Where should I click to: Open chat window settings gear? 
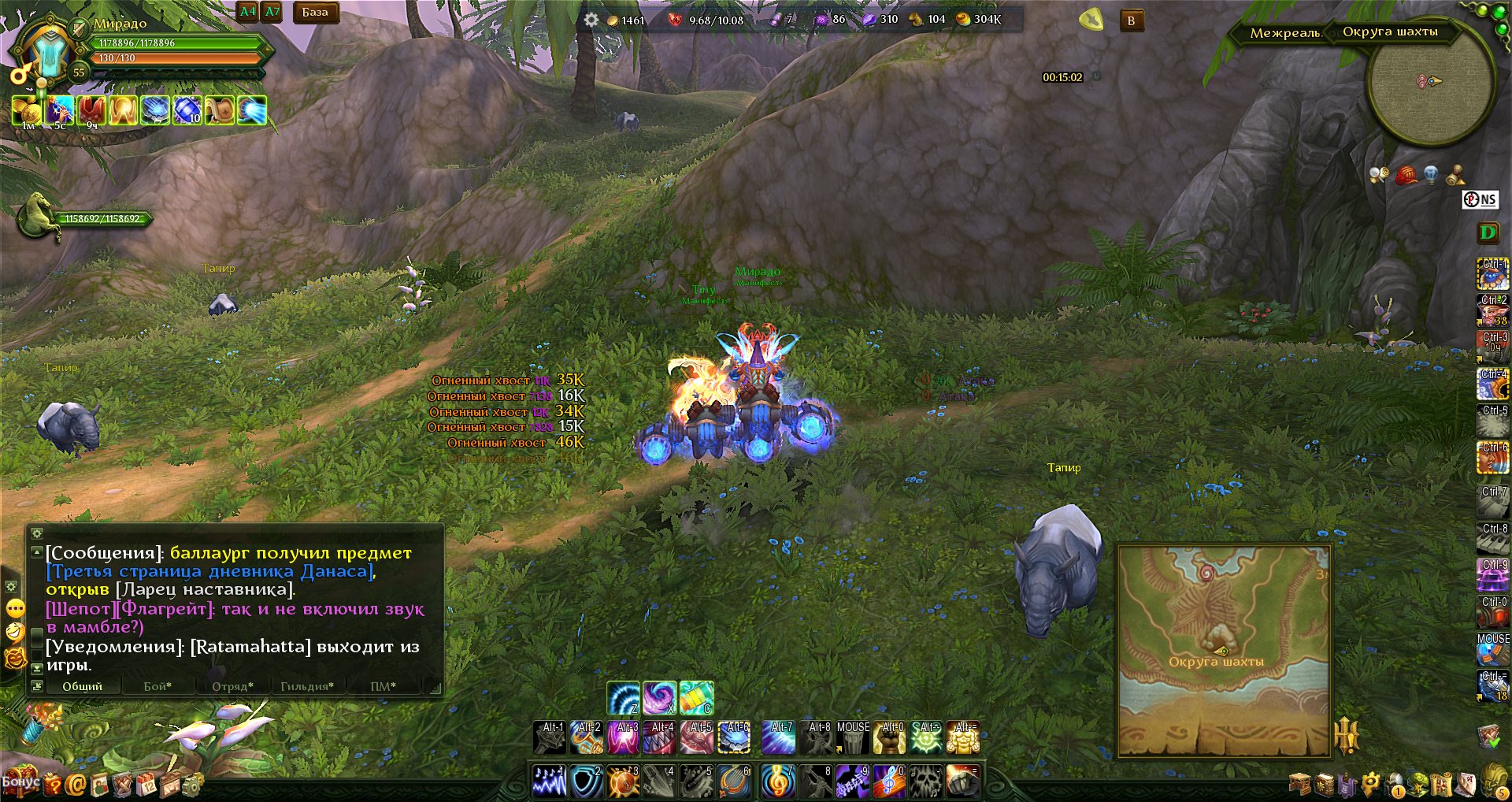point(36,533)
